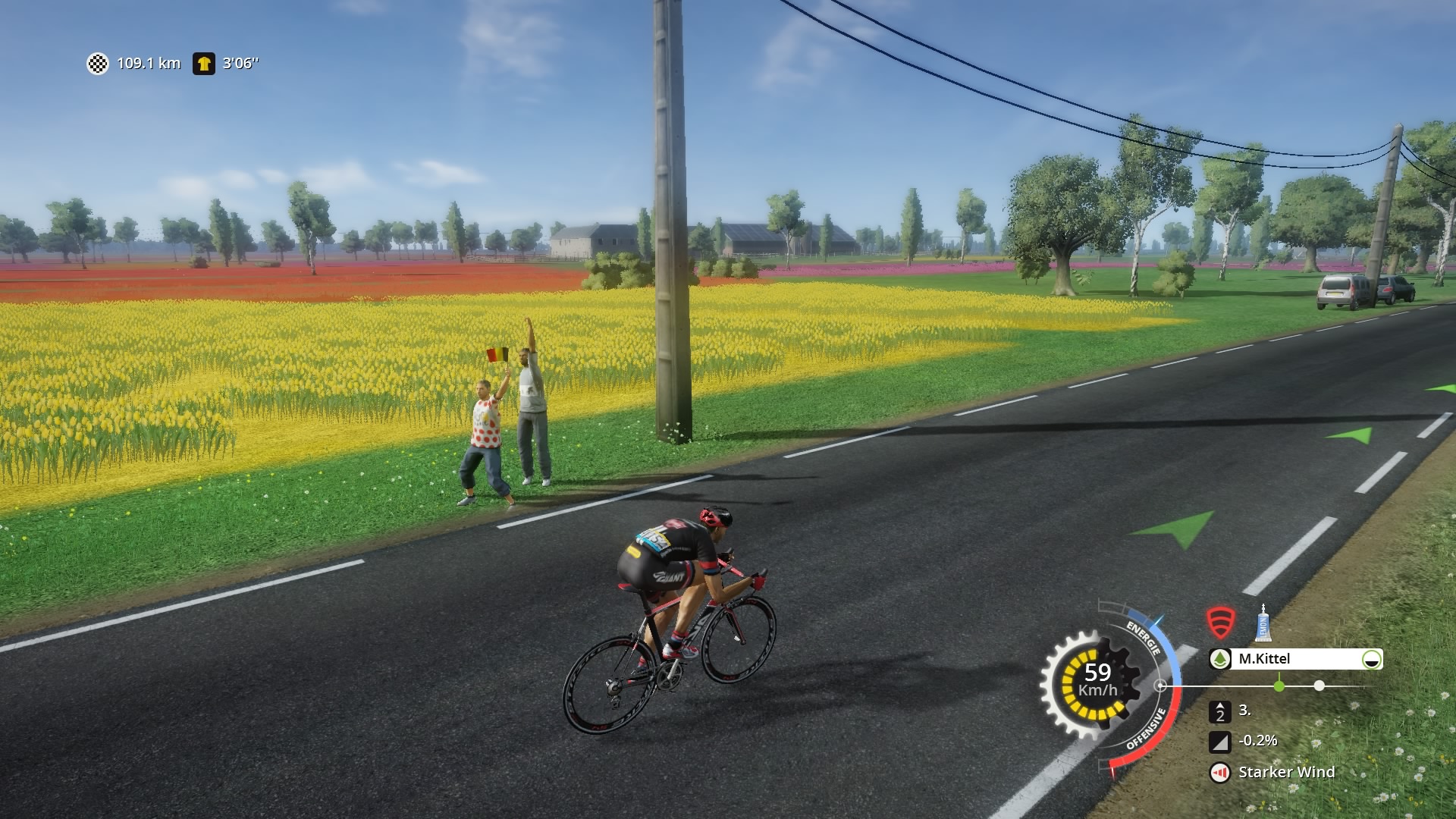The height and width of the screenshot is (819, 1456).
Task: Click the white rider marker on the position line
Action: pyautogui.click(x=1319, y=686)
